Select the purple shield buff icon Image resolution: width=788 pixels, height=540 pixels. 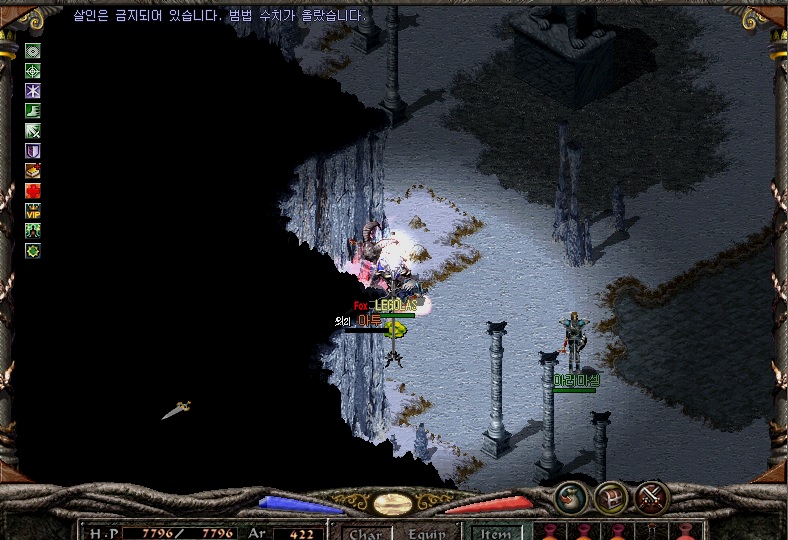(33, 151)
